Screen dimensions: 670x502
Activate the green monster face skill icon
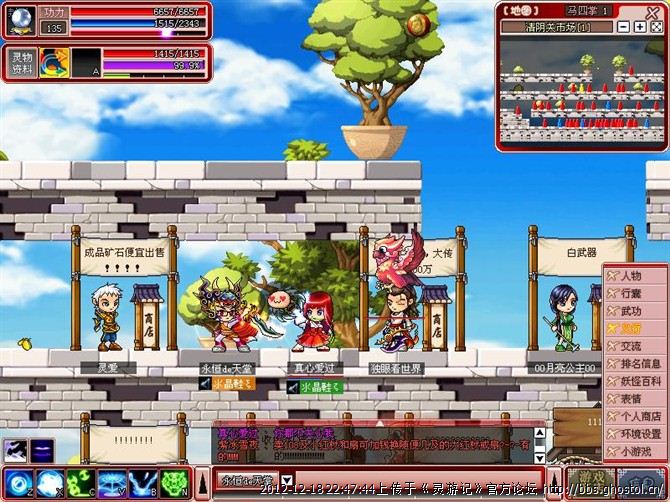pos(174,484)
